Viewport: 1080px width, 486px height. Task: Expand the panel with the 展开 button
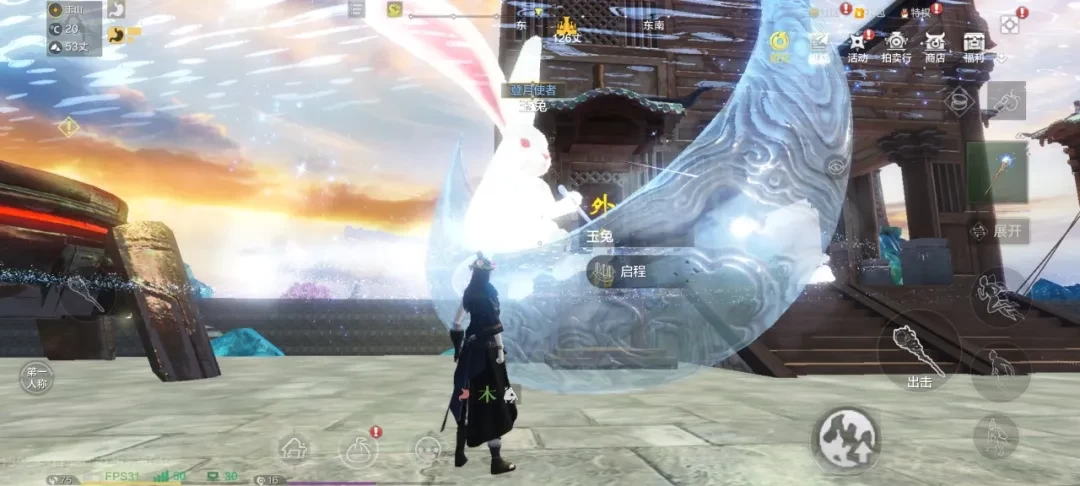pyautogui.click(x=998, y=230)
